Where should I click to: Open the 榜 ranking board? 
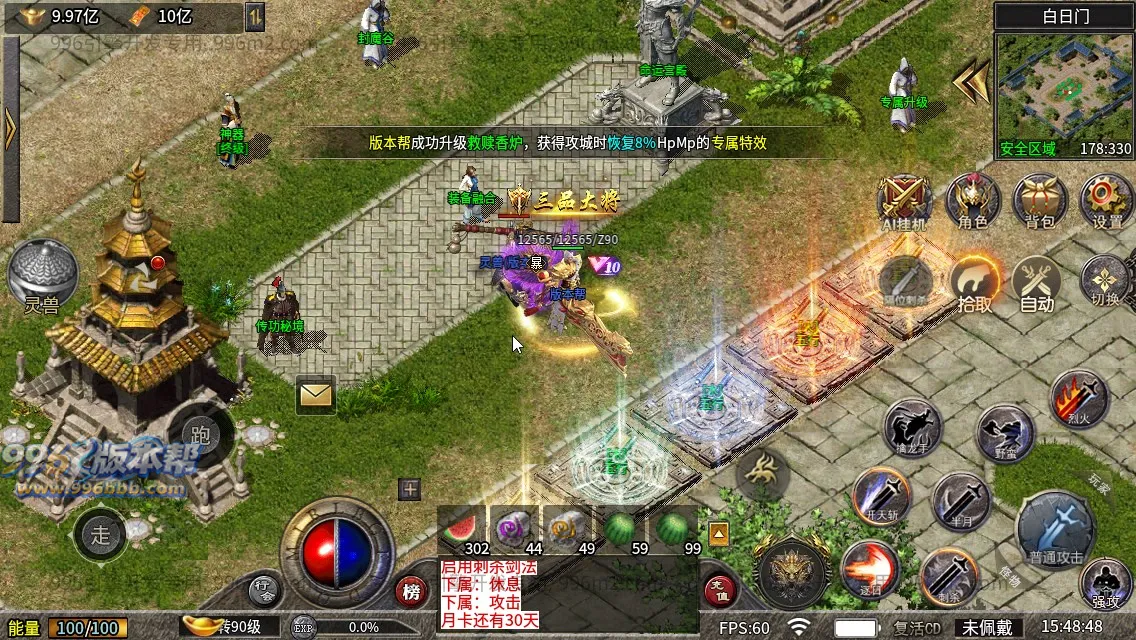[411, 591]
